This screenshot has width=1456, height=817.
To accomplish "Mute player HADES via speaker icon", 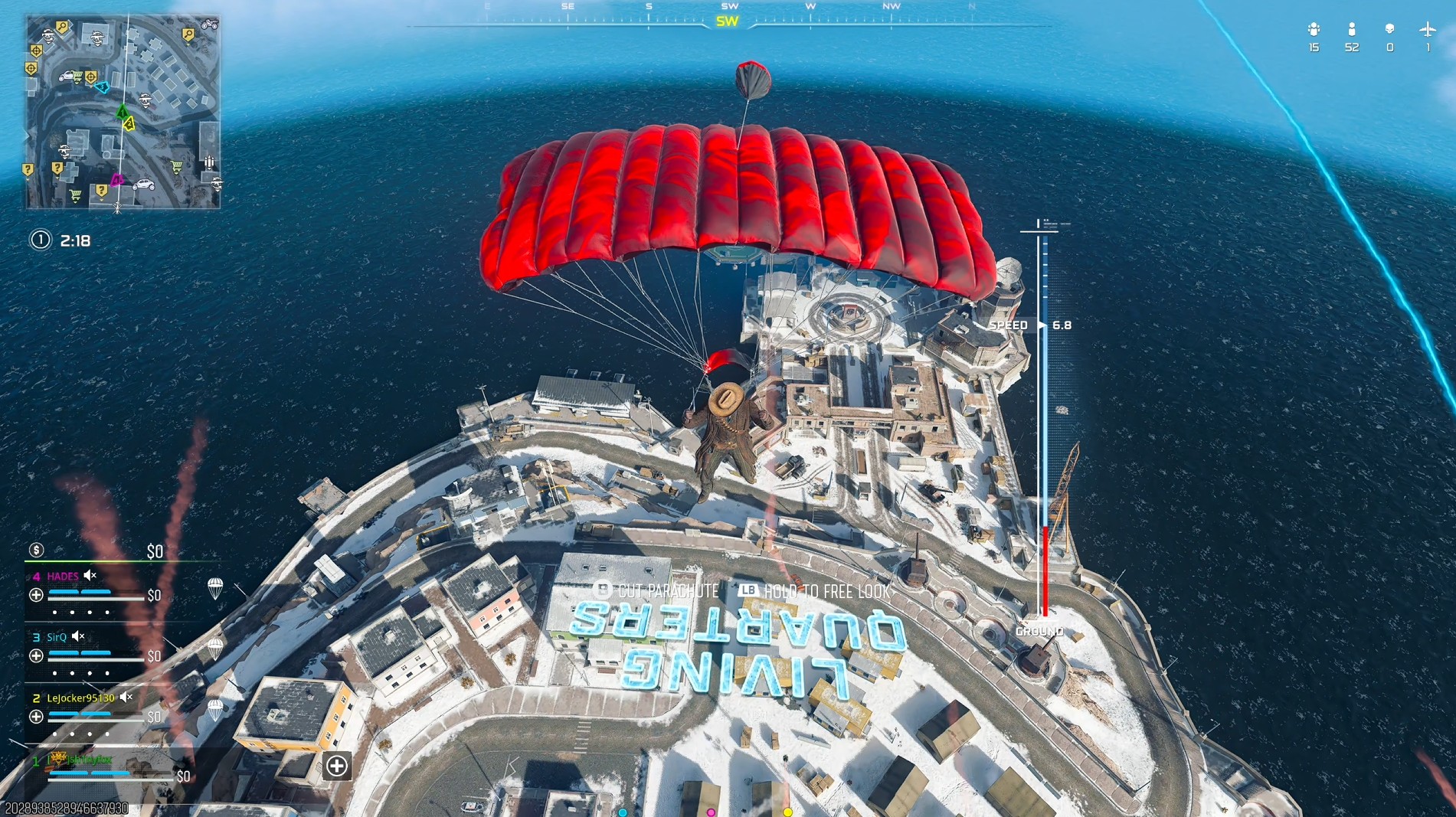I will pos(88,576).
